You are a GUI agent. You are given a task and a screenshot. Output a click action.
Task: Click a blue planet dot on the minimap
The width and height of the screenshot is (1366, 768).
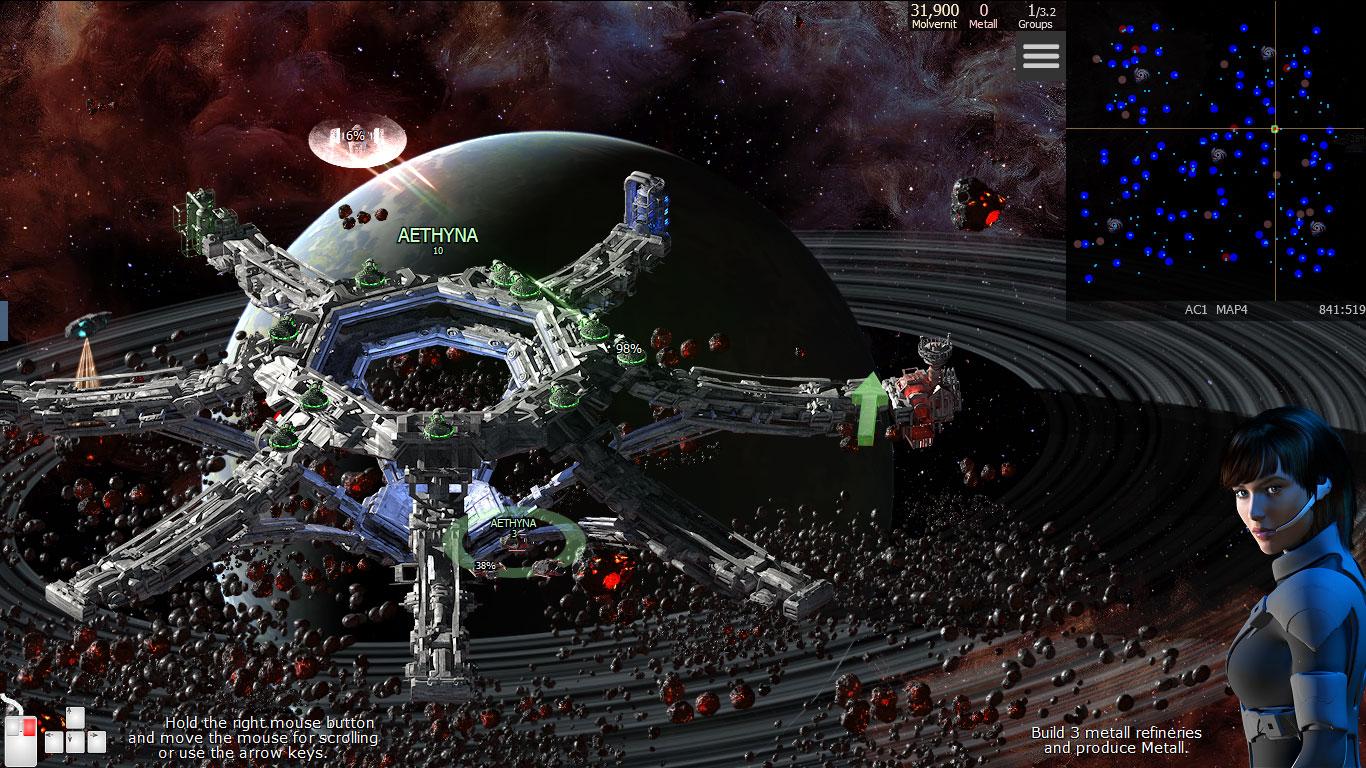(x=1173, y=75)
